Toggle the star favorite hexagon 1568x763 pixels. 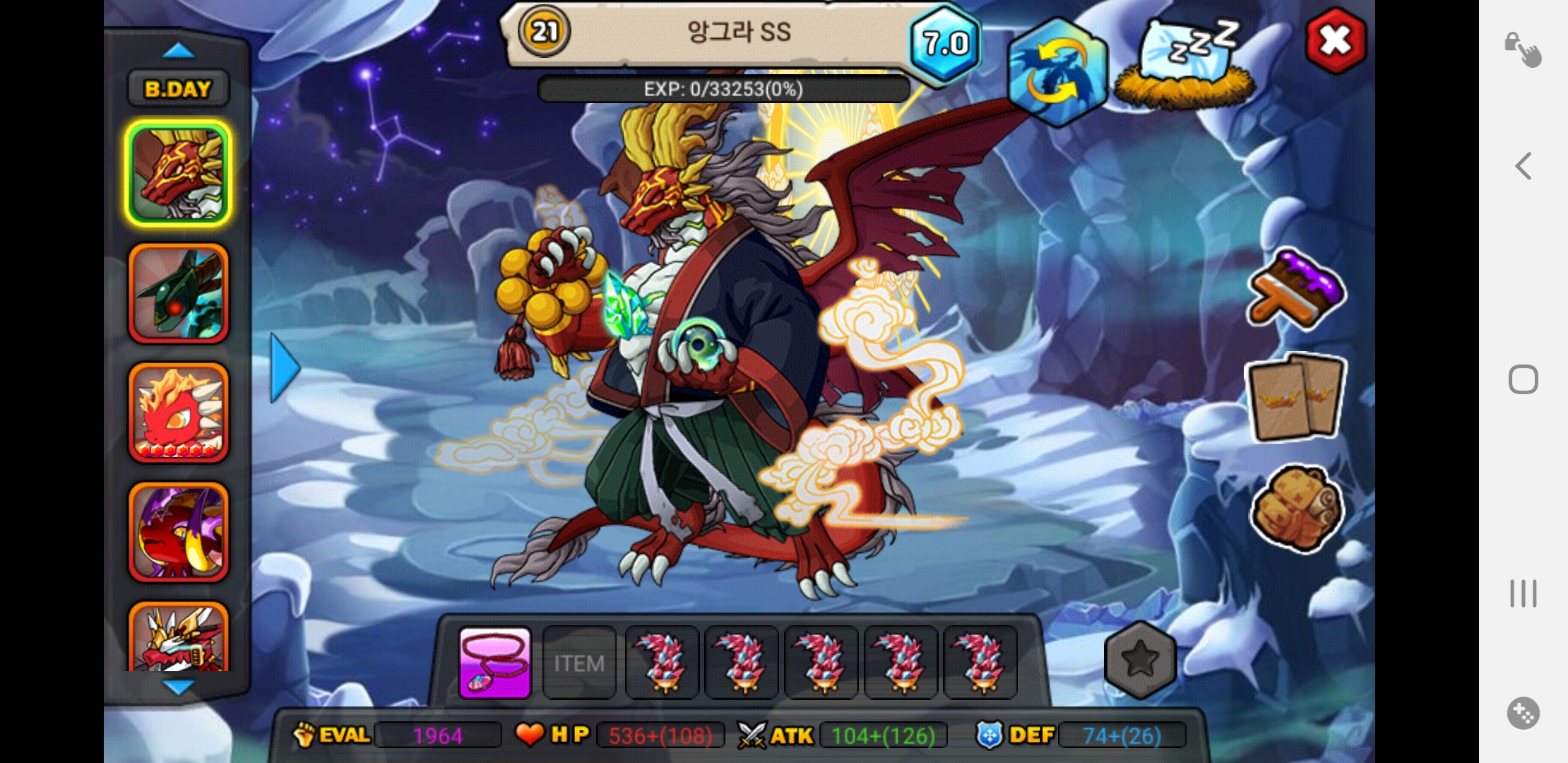point(1140,660)
